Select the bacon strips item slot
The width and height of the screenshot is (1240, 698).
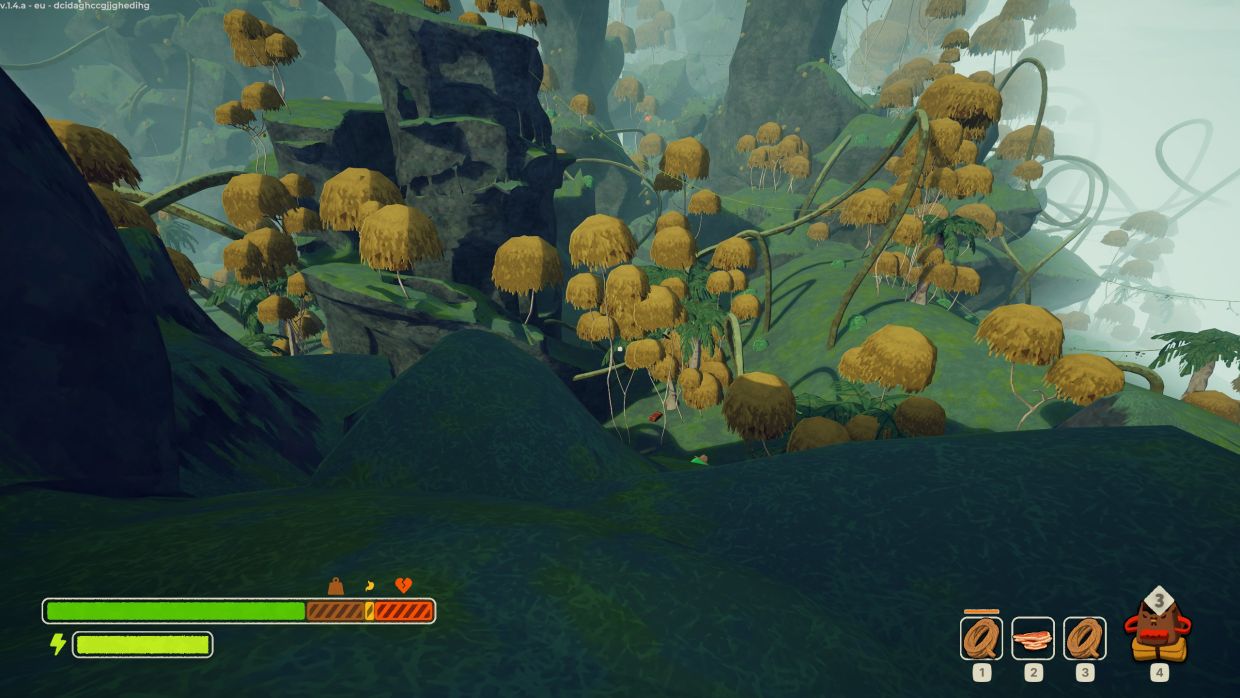point(1033,638)
